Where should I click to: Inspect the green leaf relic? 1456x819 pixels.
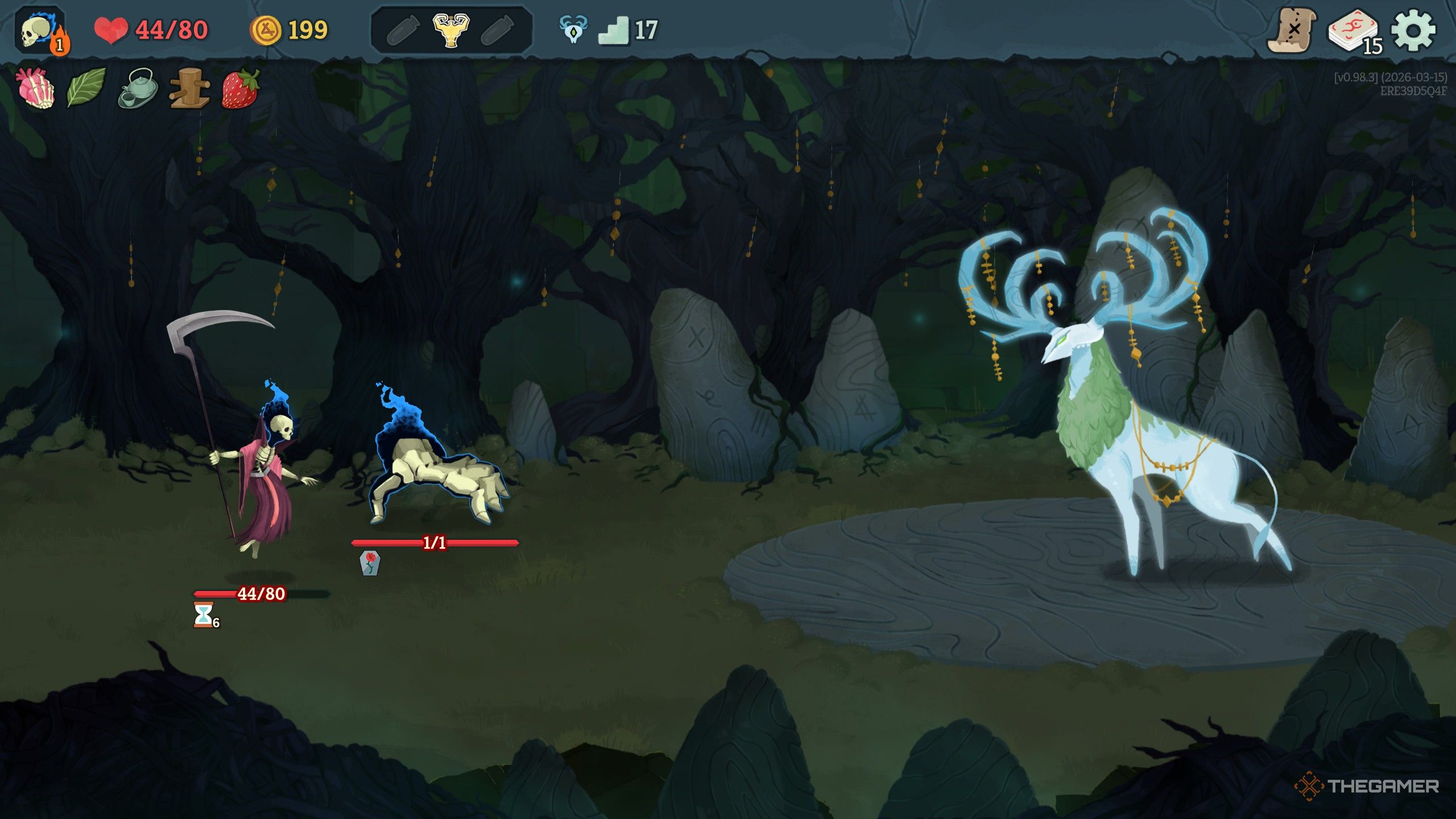click(x=86, y=87)
